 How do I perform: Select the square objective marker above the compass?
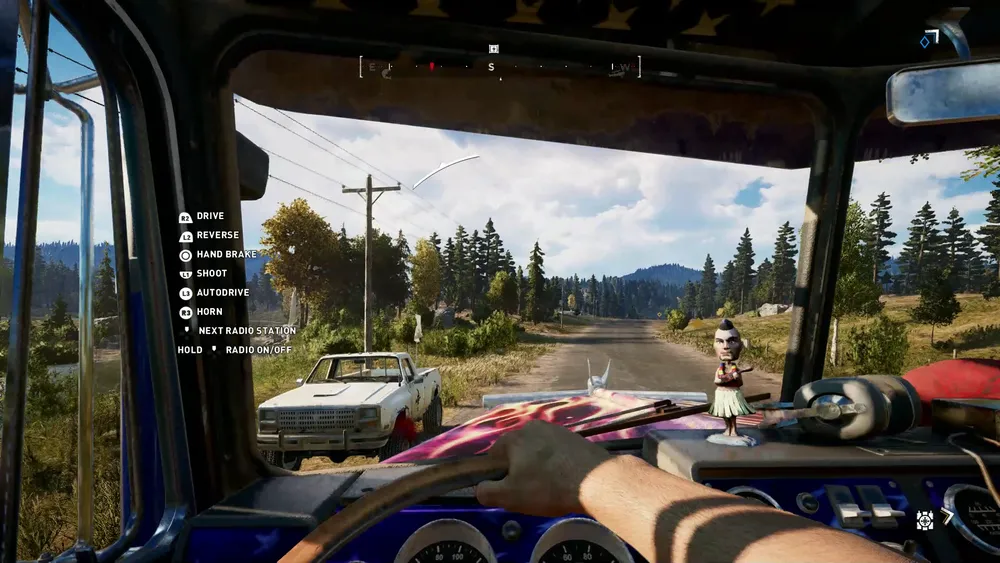tap(493, 48)
